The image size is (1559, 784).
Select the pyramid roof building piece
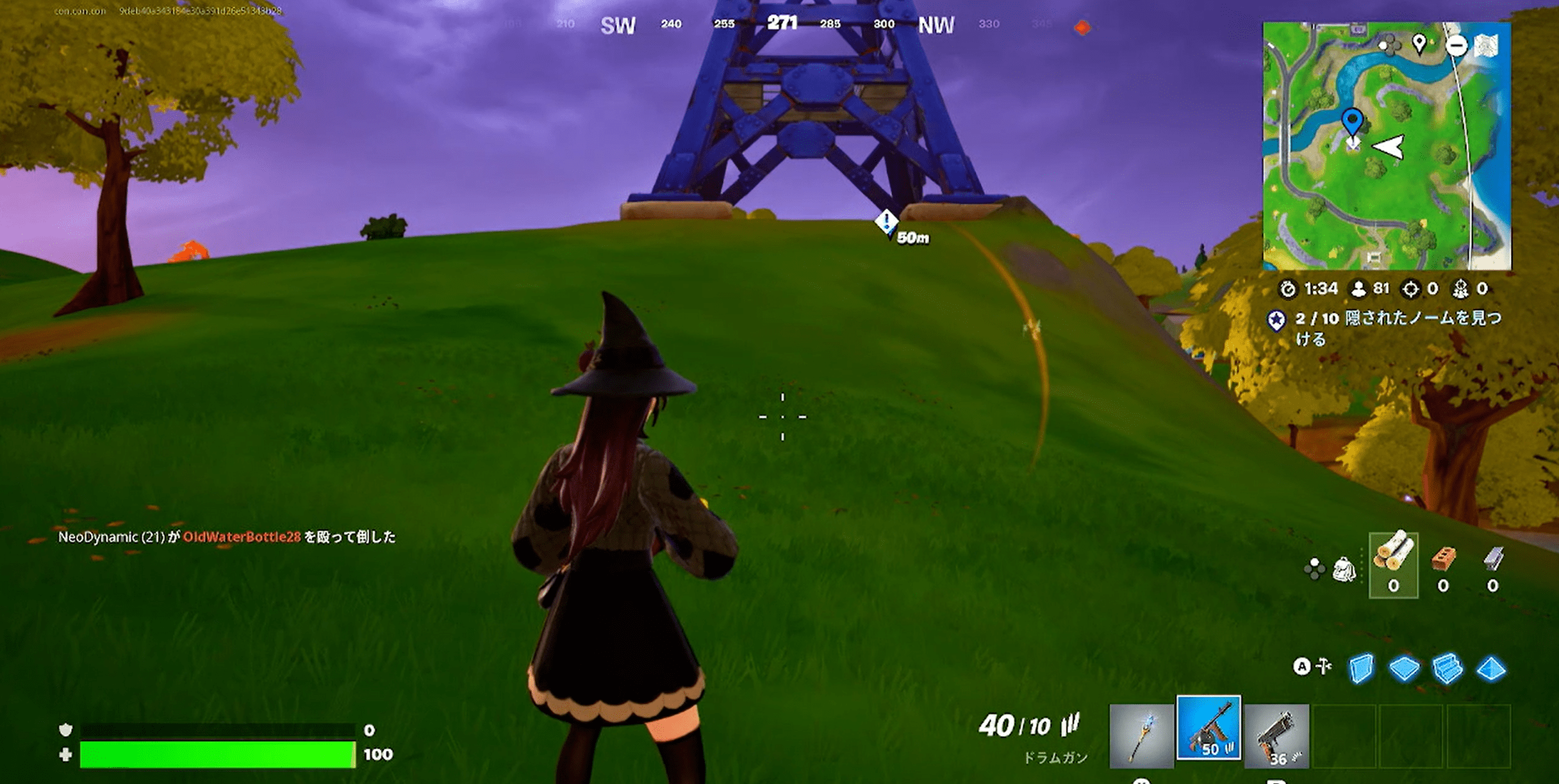click(1491, 669)
